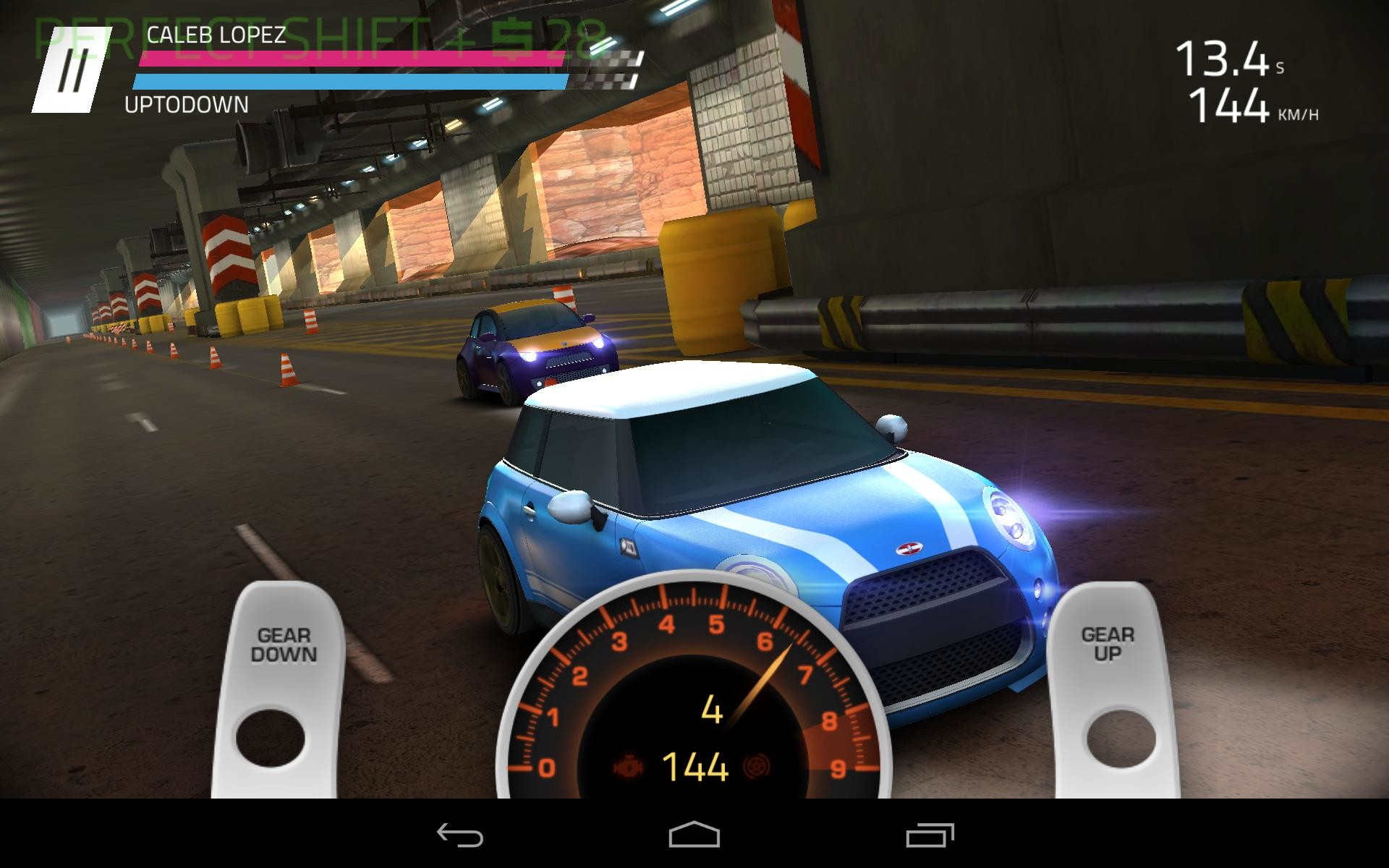This screenshot has width=1389, height=868.
Task: Pause the race
Action: click(x=72, y=70)
